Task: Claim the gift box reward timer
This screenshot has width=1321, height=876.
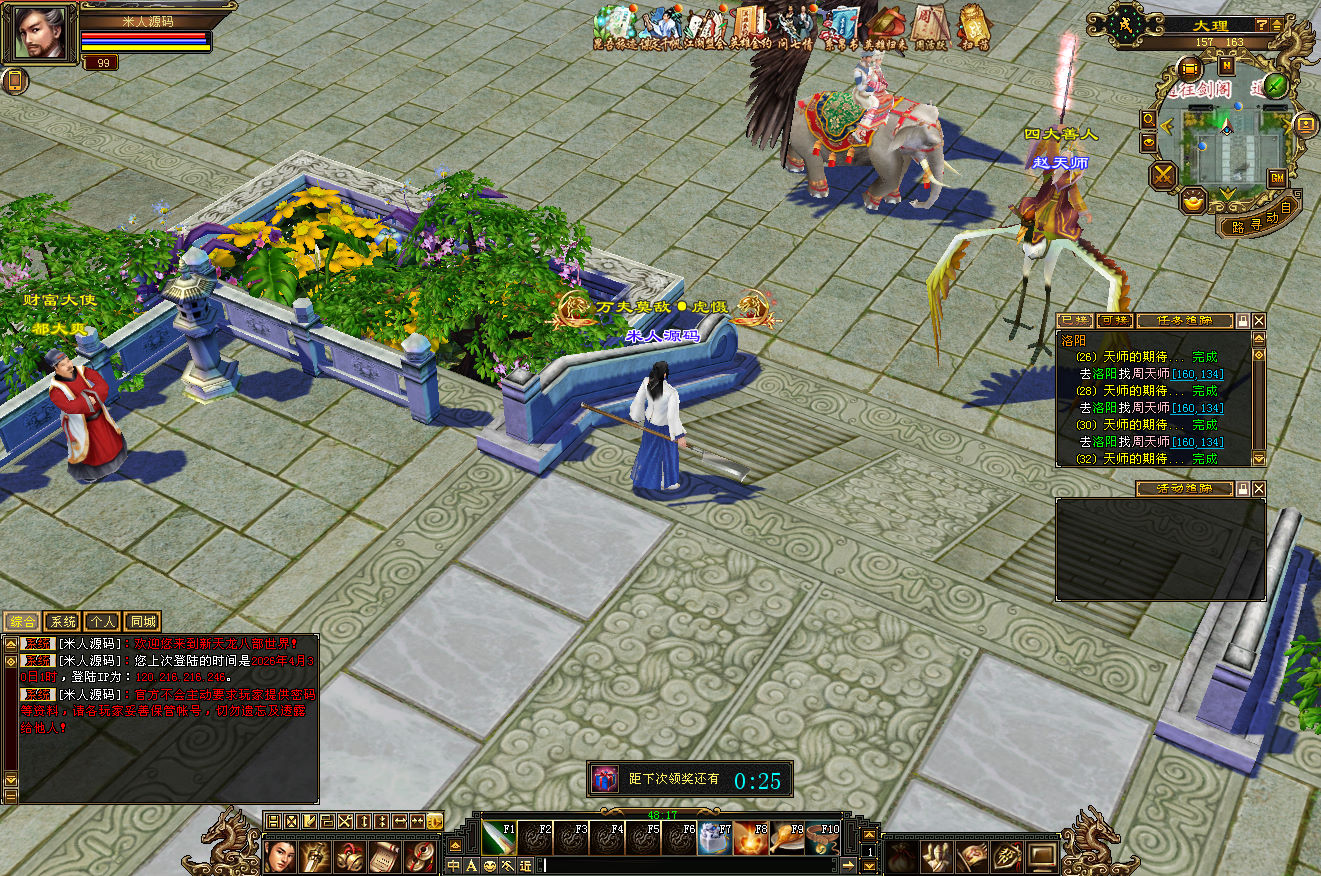Action: click(x=604, y=780)
